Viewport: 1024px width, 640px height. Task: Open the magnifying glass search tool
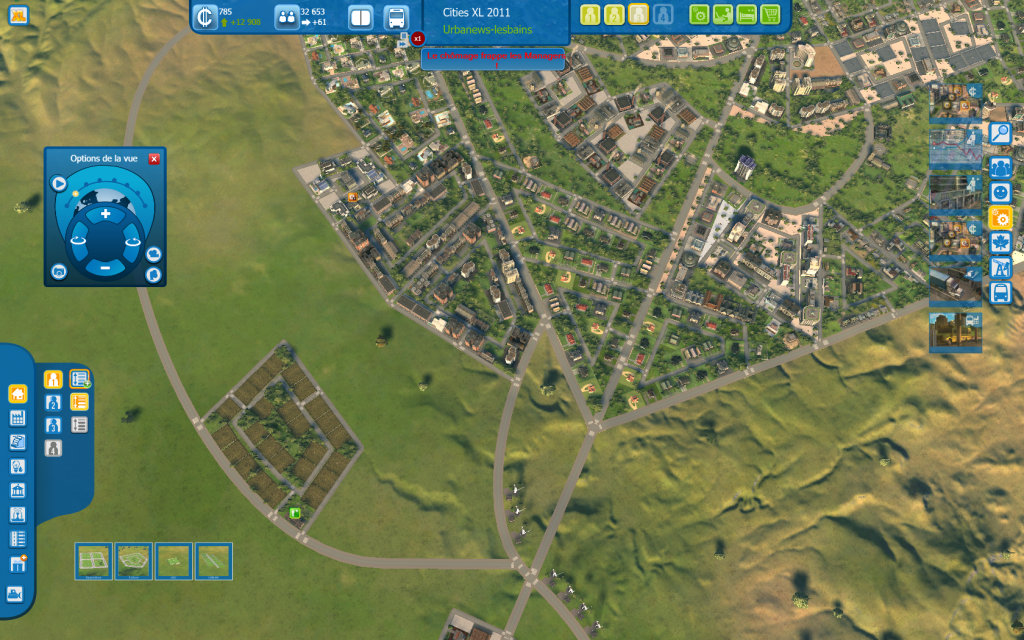(x=1000, y=133)
